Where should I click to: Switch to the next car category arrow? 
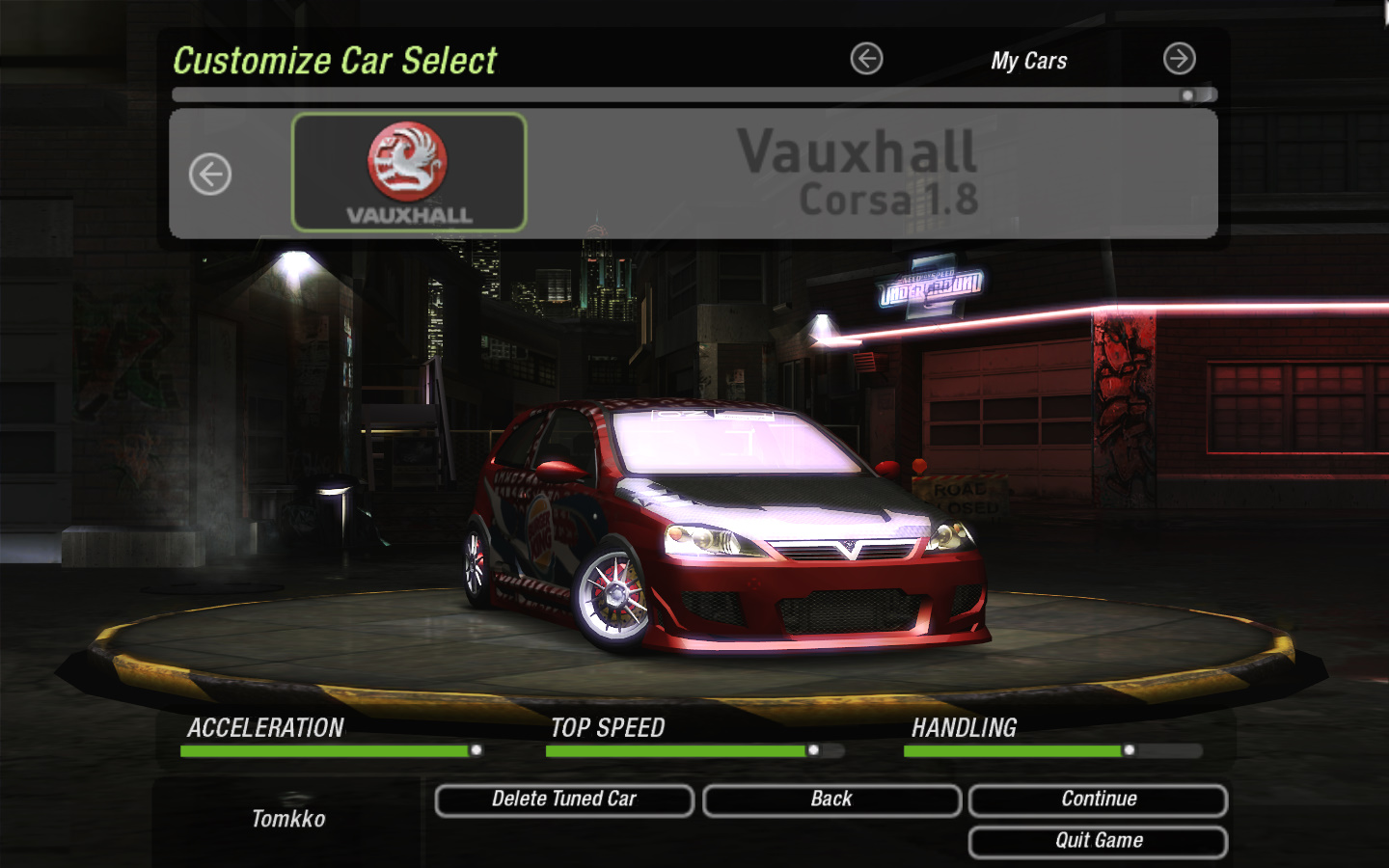[1179, 59]
